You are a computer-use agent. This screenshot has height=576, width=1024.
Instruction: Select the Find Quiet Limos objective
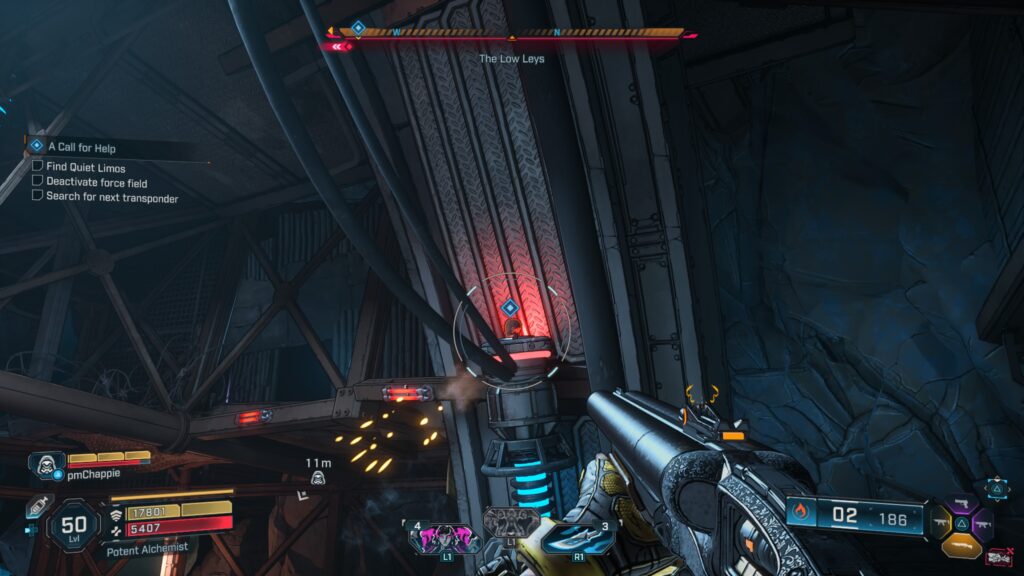pos(85,166)
